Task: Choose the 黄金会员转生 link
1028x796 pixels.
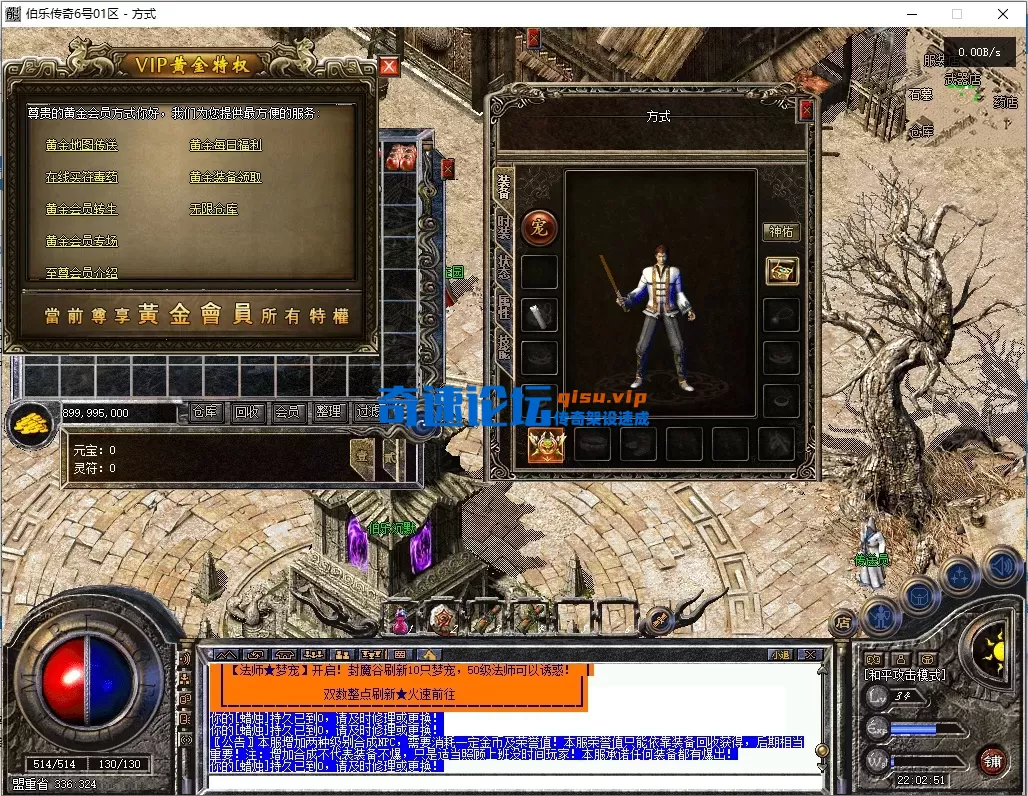Action: pyautogui.click(x=81, y=209)
